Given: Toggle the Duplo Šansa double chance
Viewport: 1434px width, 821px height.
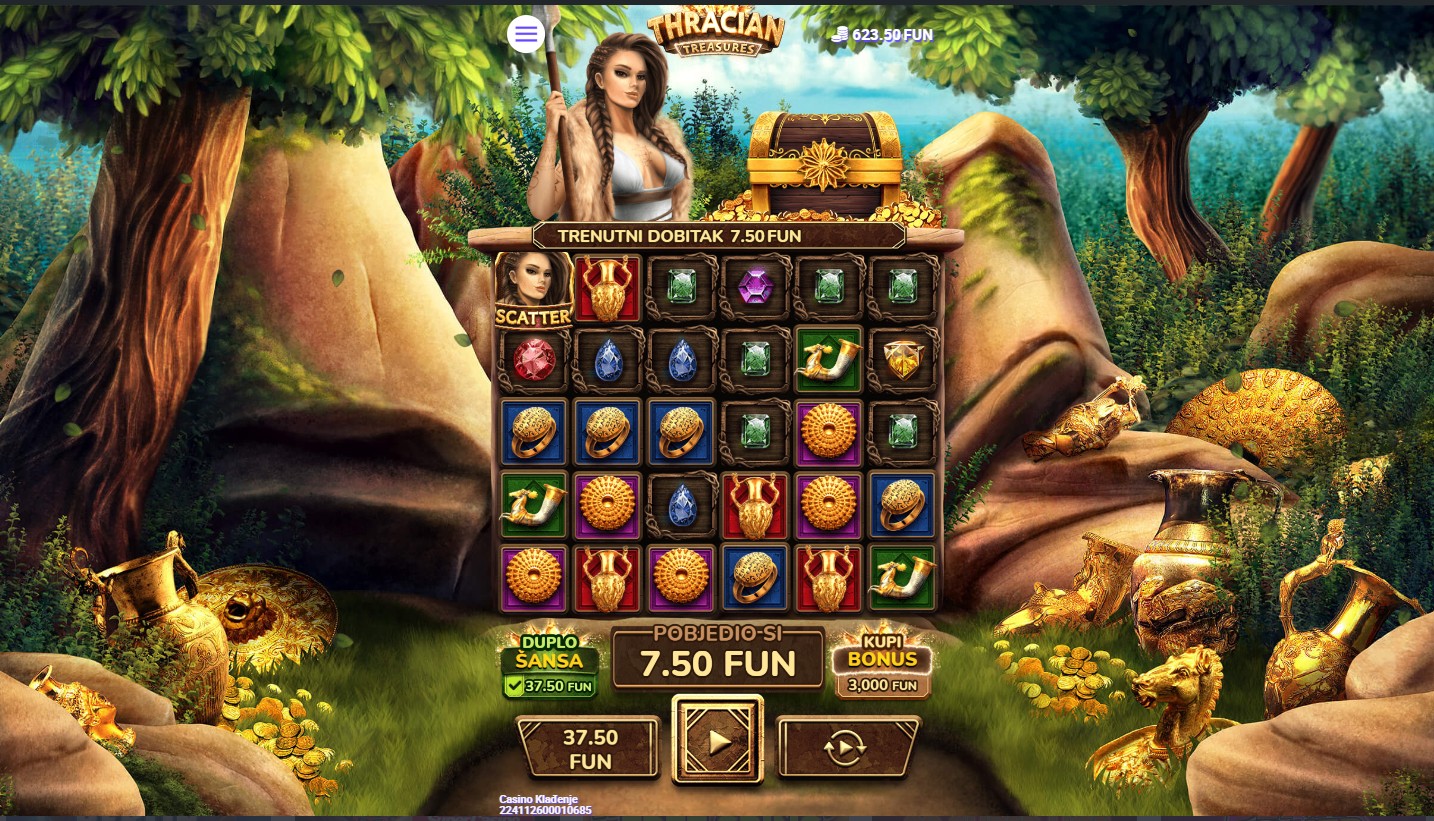Looking at the screenshot, I should coord(550,664).
